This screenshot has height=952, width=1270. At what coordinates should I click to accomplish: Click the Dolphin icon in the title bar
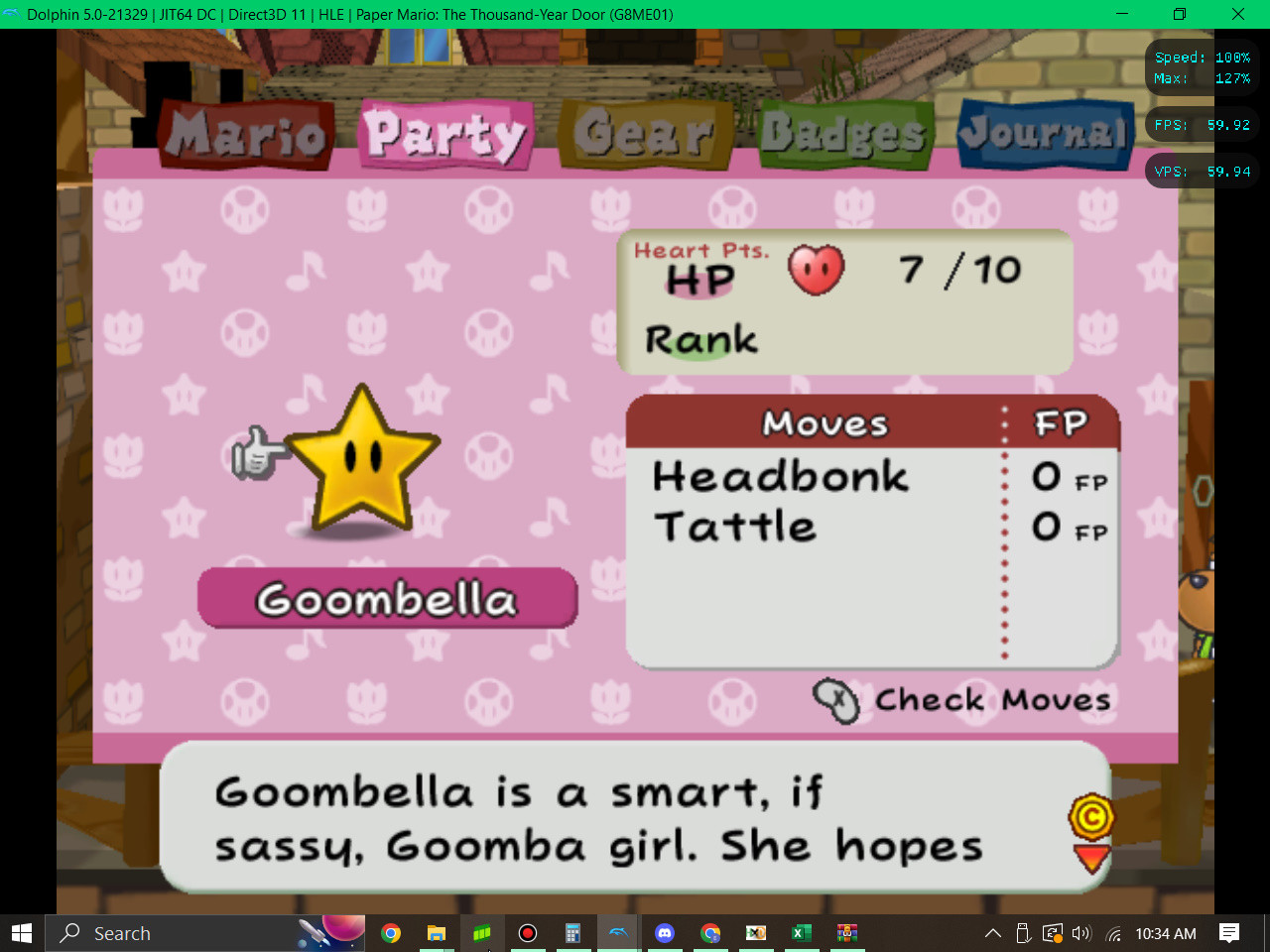point(14,14)
